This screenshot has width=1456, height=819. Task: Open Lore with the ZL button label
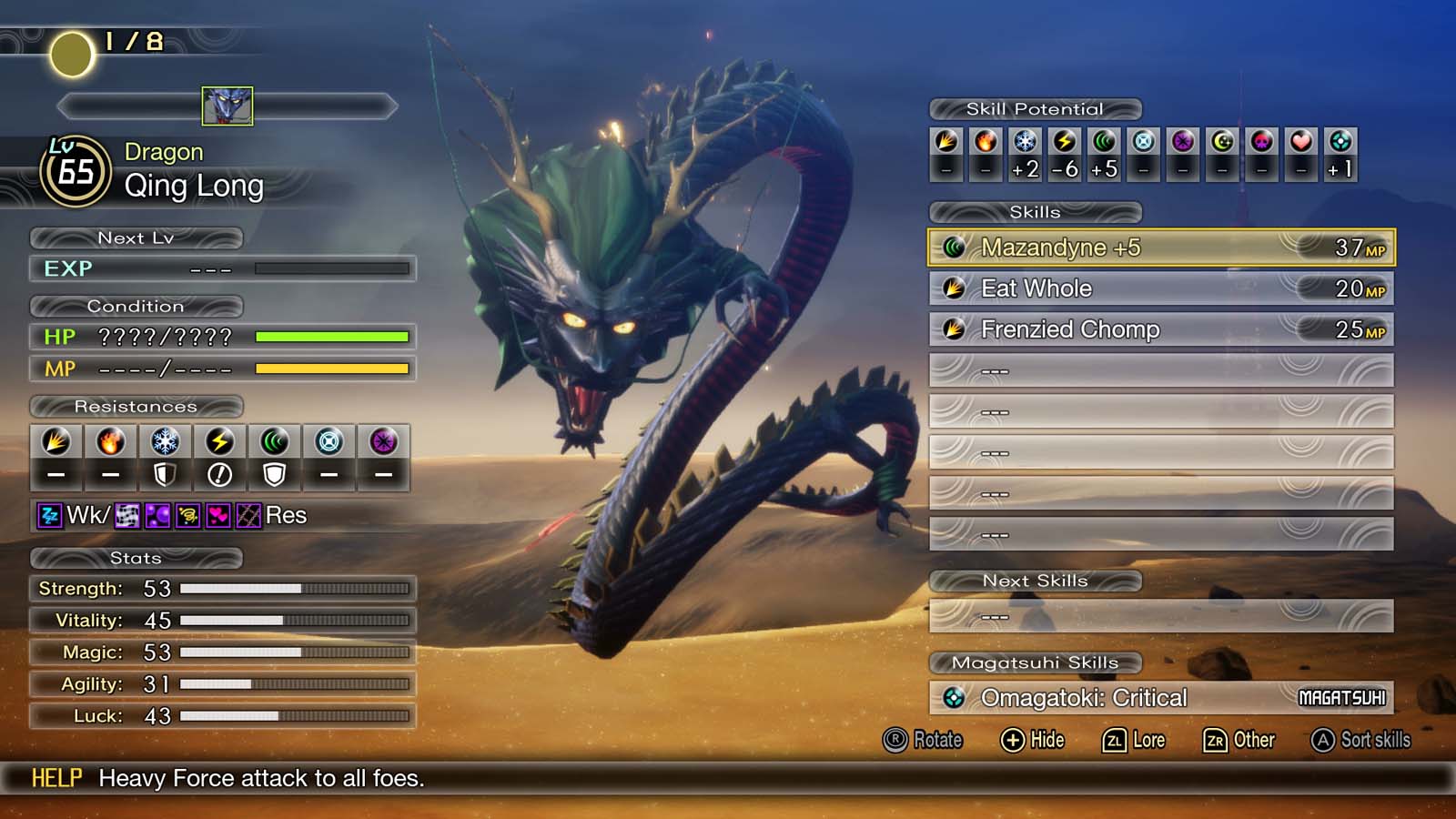[x=1133, y=740]
